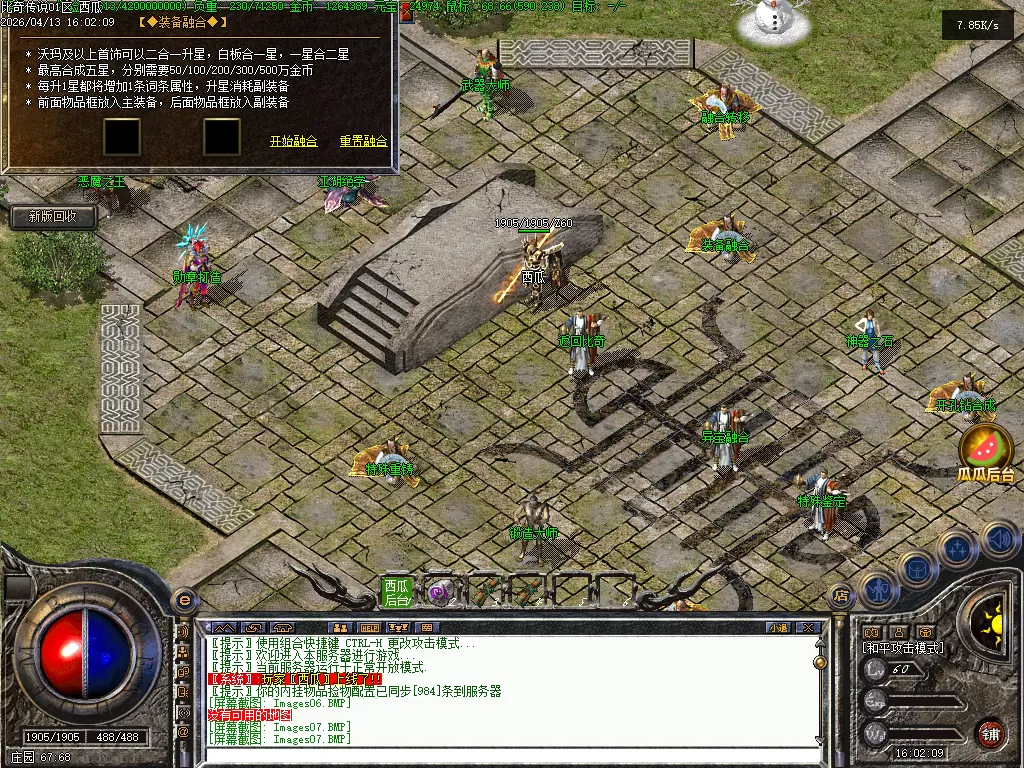Open the 瓜瓜后台 watermelon icon
1024x768 pixels.
[985, 452]
